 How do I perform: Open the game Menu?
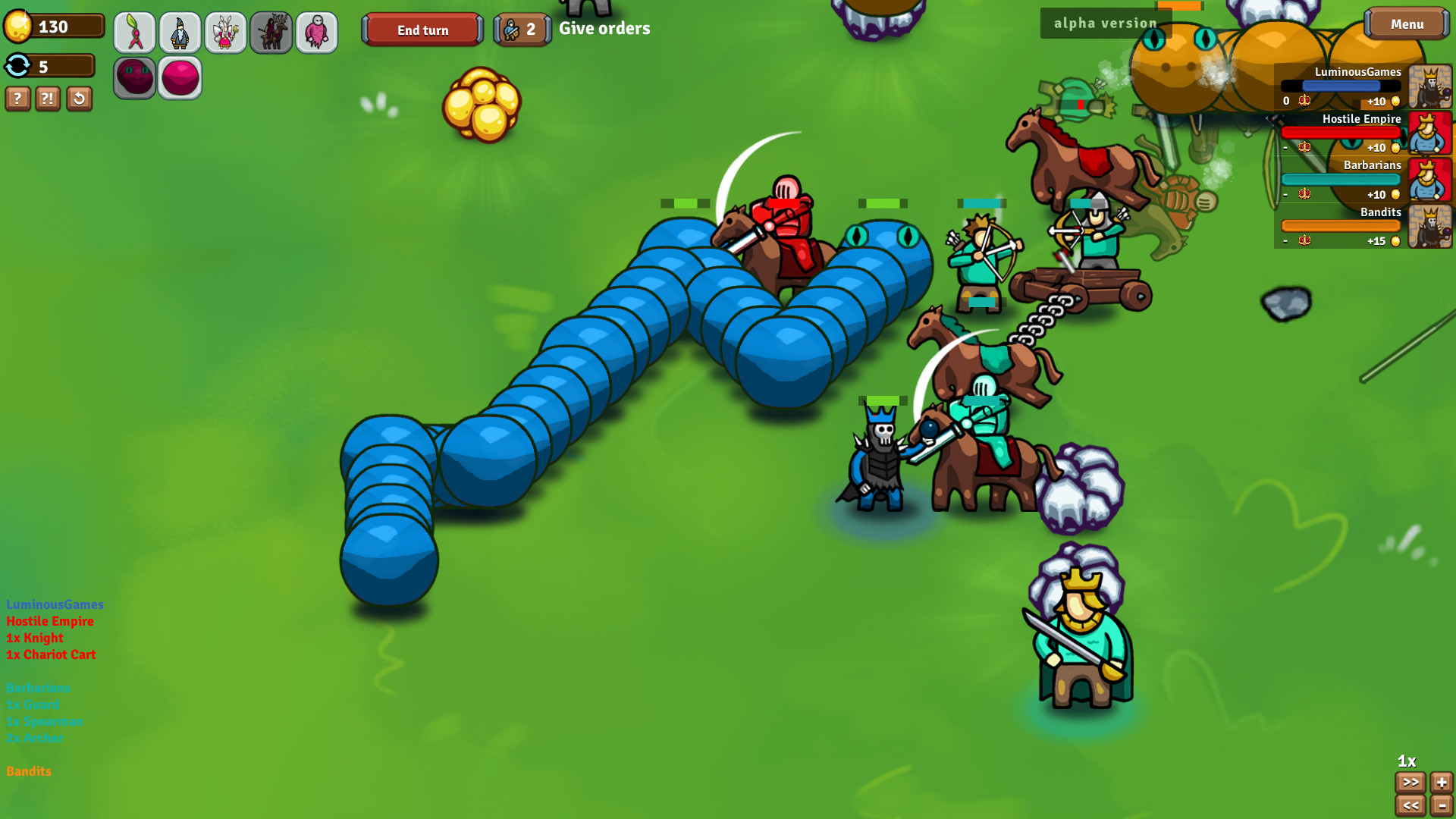pos(1406,24)
